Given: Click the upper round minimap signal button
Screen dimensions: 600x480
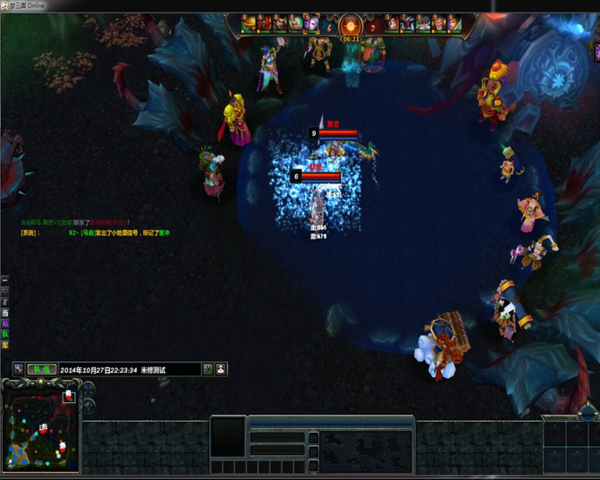Looking at the screenshot, I should coord(88,389).
